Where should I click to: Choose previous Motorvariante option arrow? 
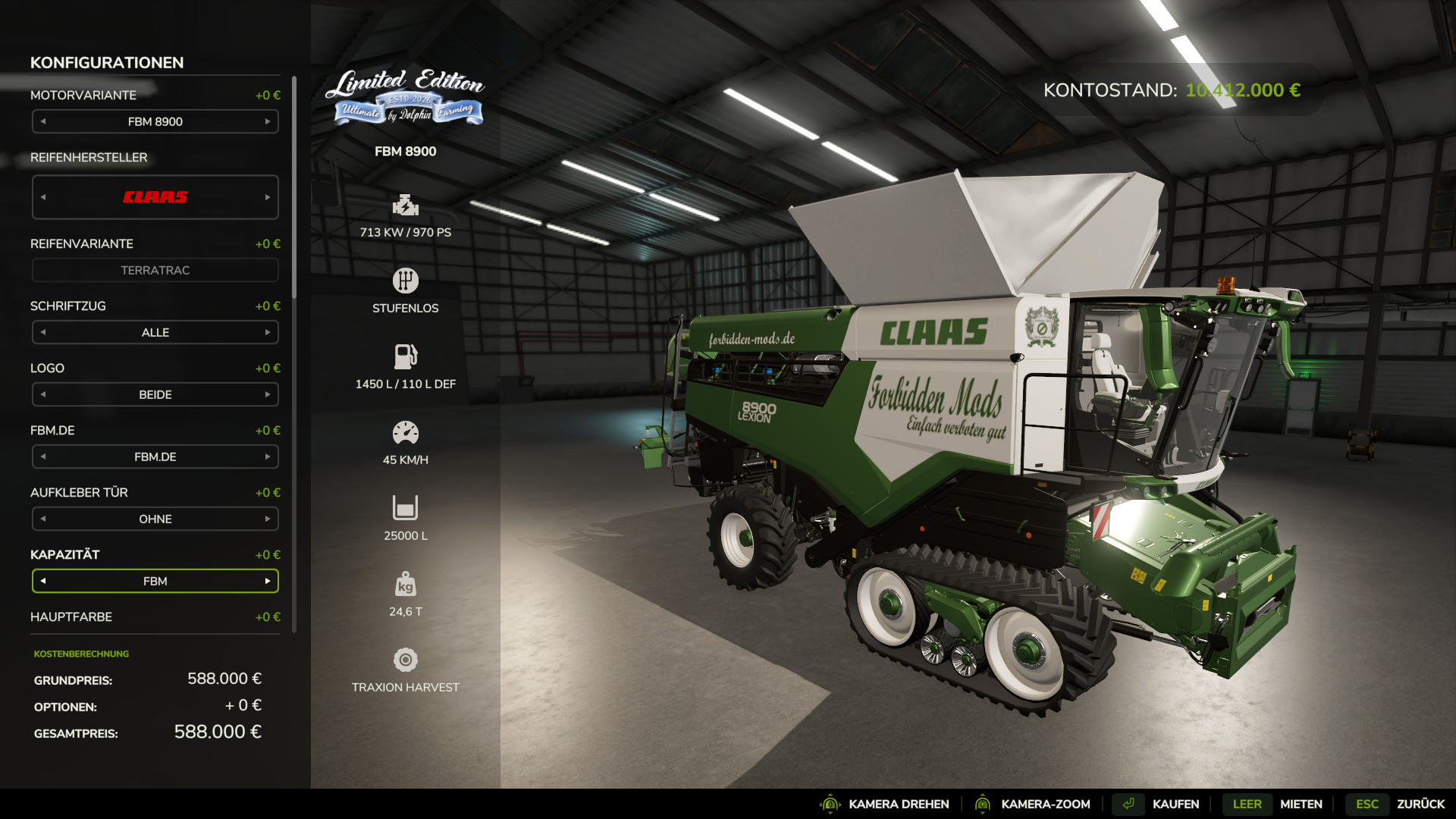click(x=43, y=121)
